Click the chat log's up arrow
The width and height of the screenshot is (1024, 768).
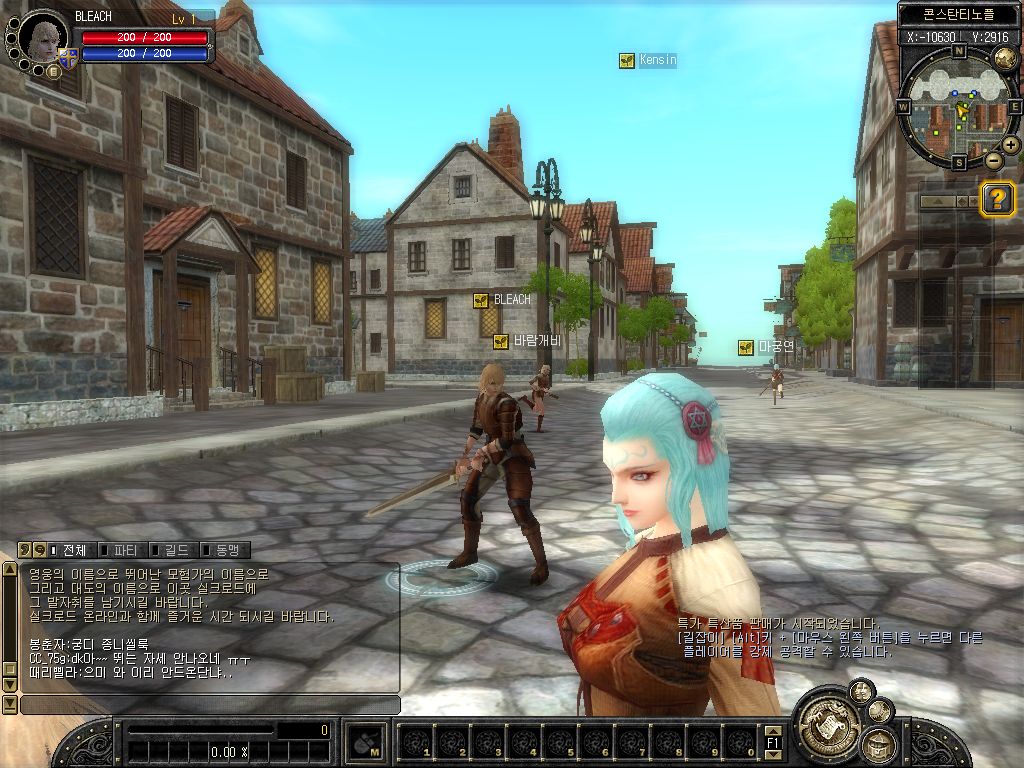click(10, 571)
